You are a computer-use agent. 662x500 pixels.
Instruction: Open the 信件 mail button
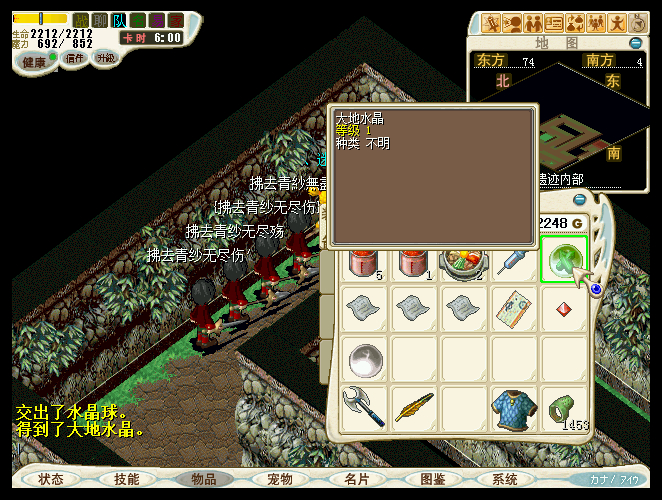(74, 59)
